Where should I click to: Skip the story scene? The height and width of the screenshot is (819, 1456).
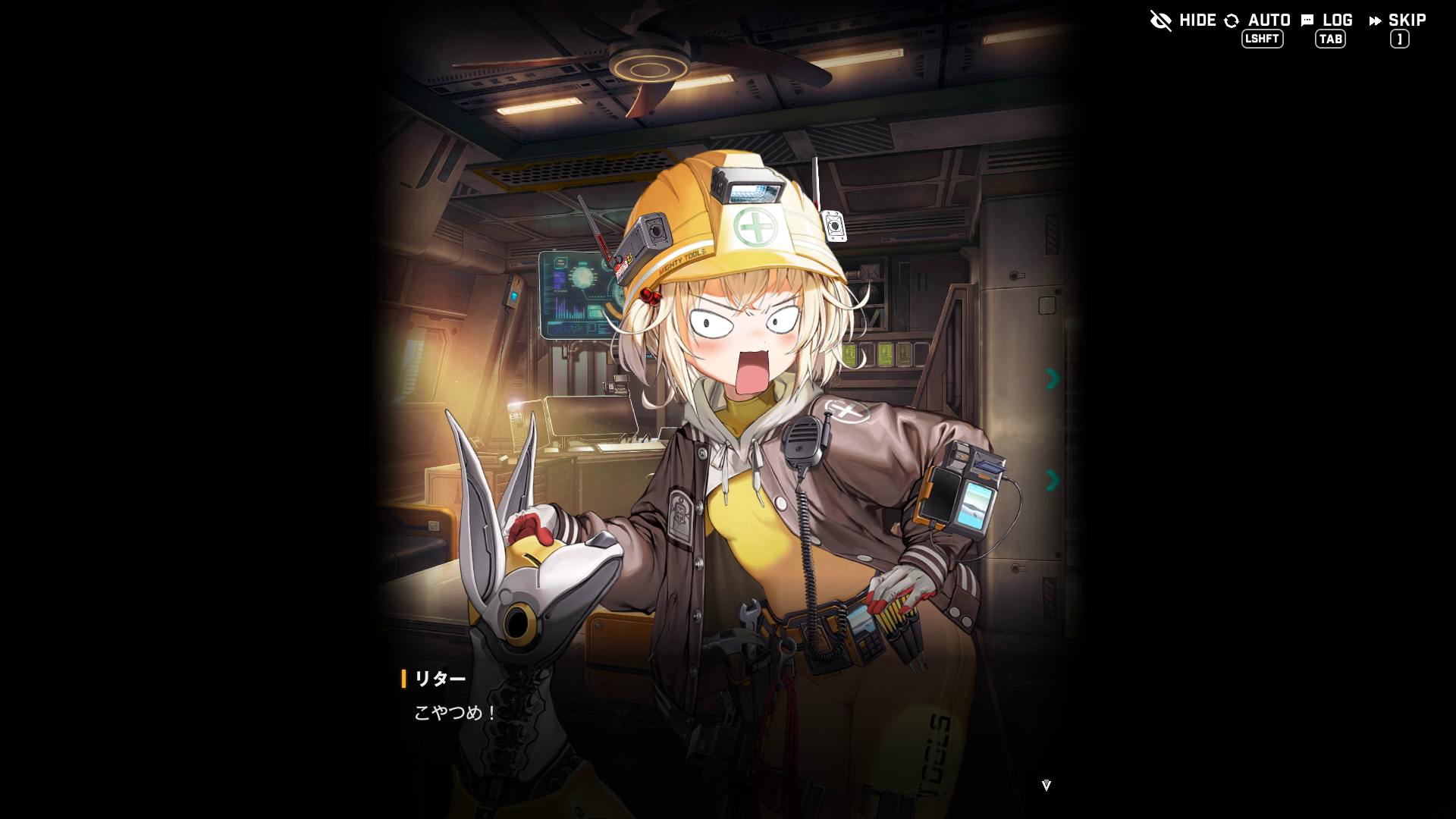(1398, 20)
